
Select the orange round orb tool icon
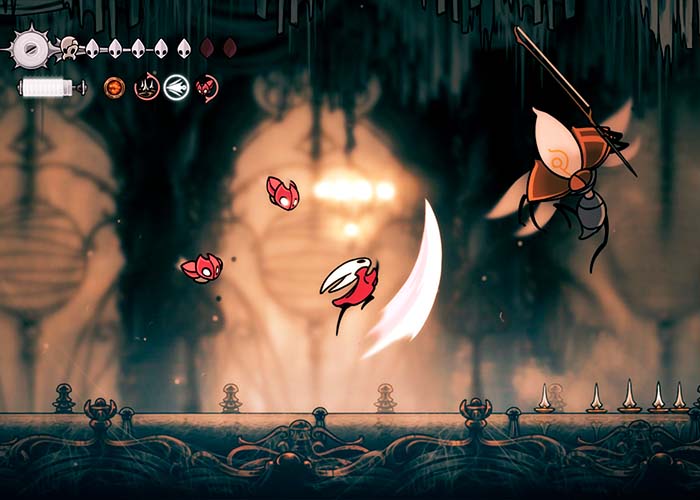coord(115,88)
